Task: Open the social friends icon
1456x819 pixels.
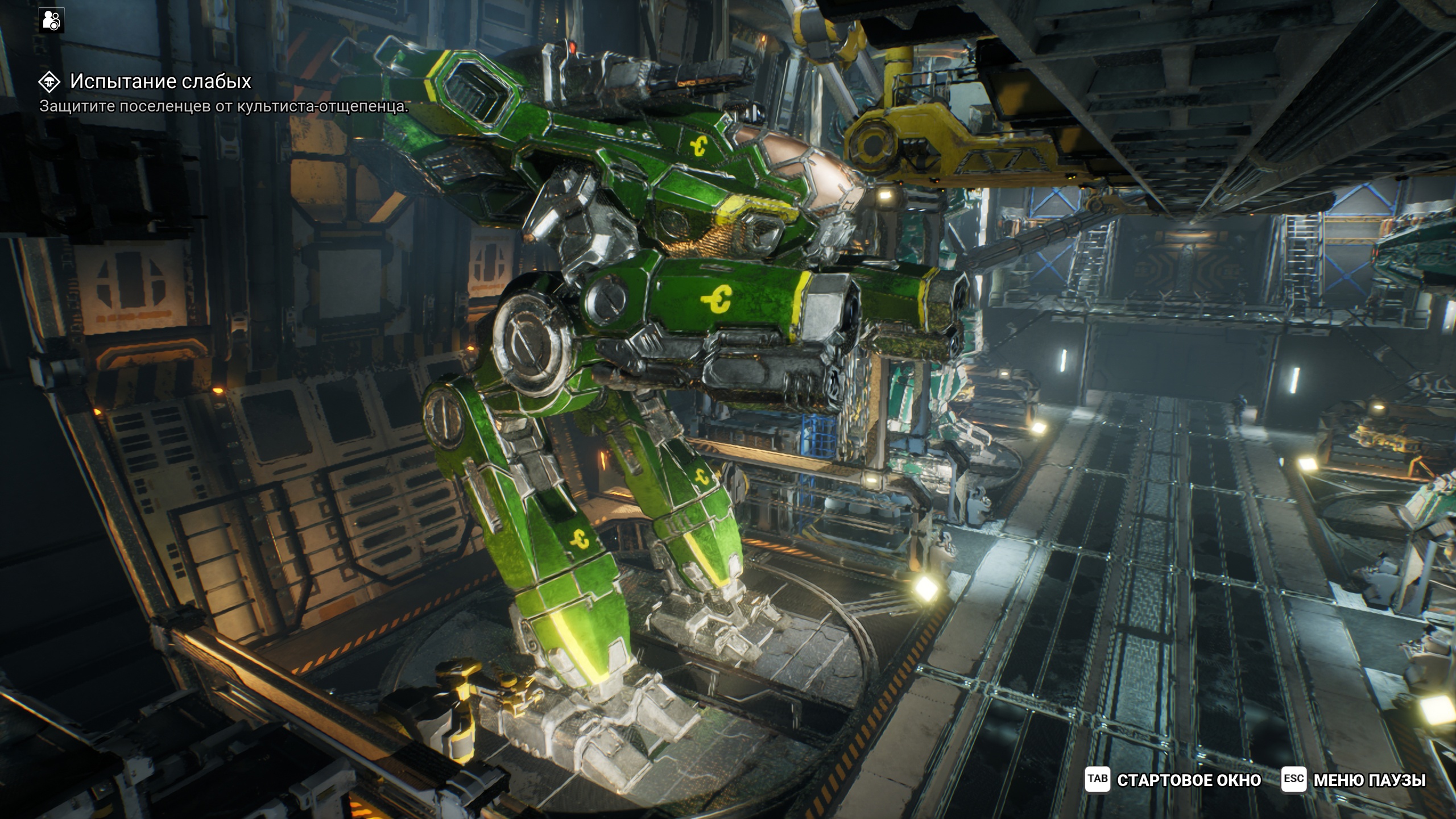Action: tap(52, 20)
